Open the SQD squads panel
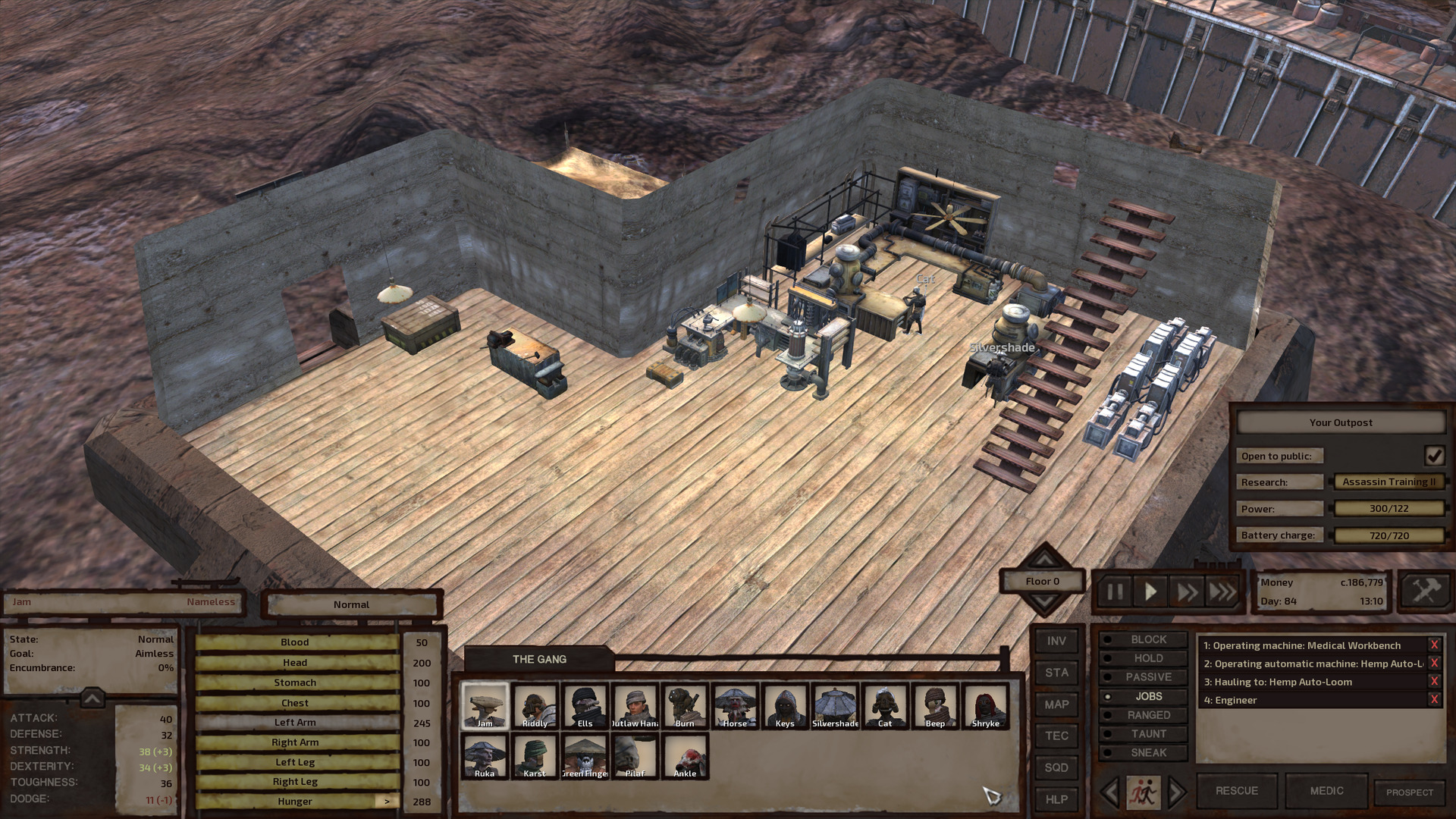Image resolution: width=1456 pixels, height=819 pixels. [x=1056, y=767]
